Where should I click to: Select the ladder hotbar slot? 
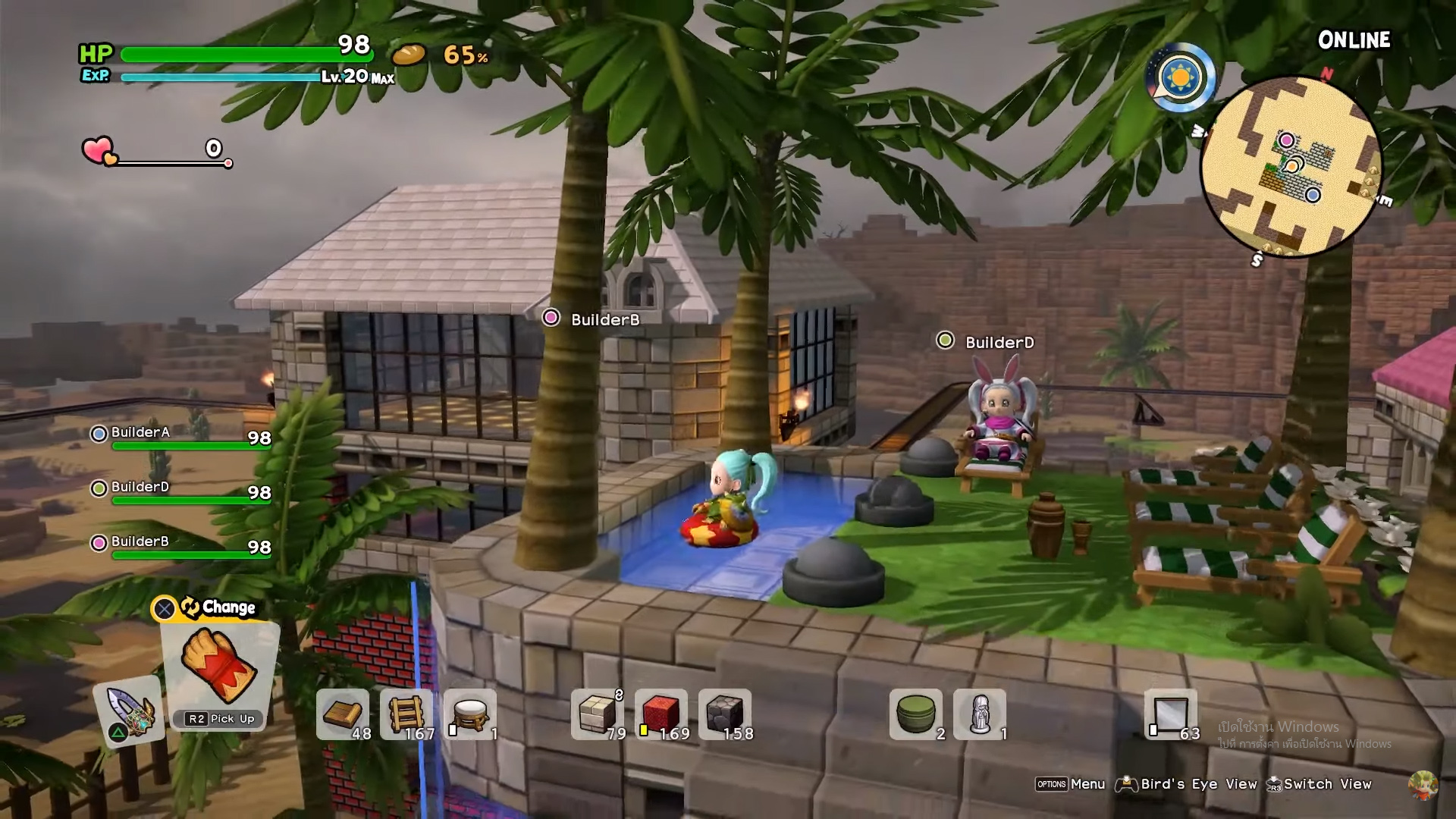406,714
